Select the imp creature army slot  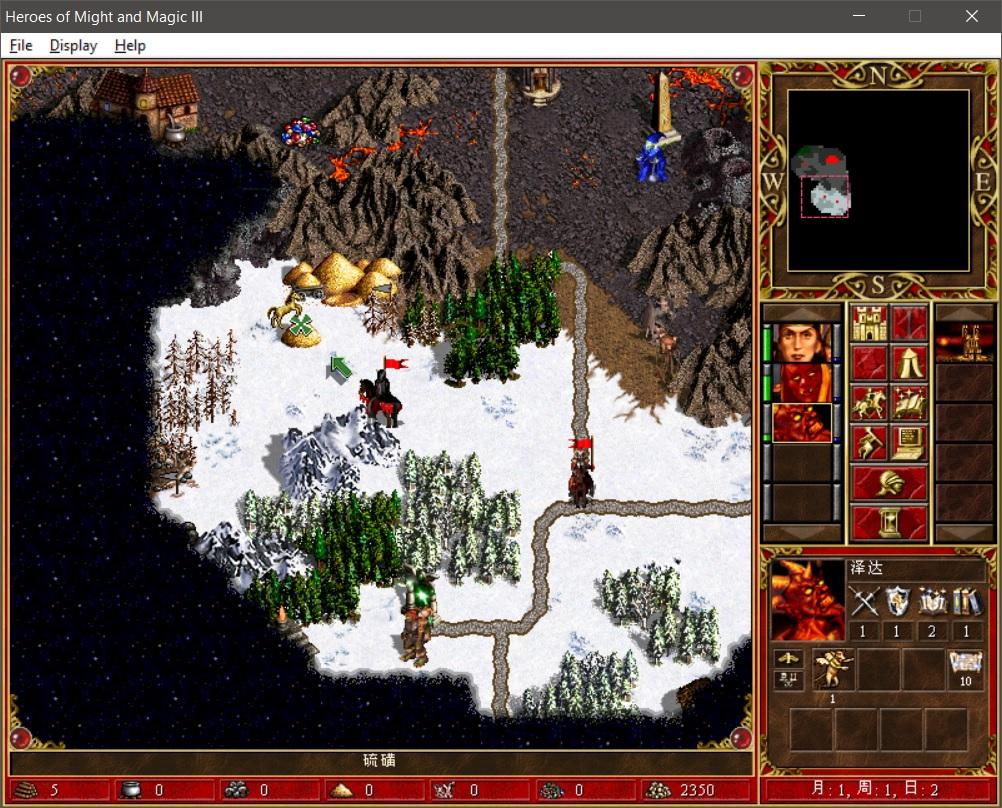(x=833, y=670)
